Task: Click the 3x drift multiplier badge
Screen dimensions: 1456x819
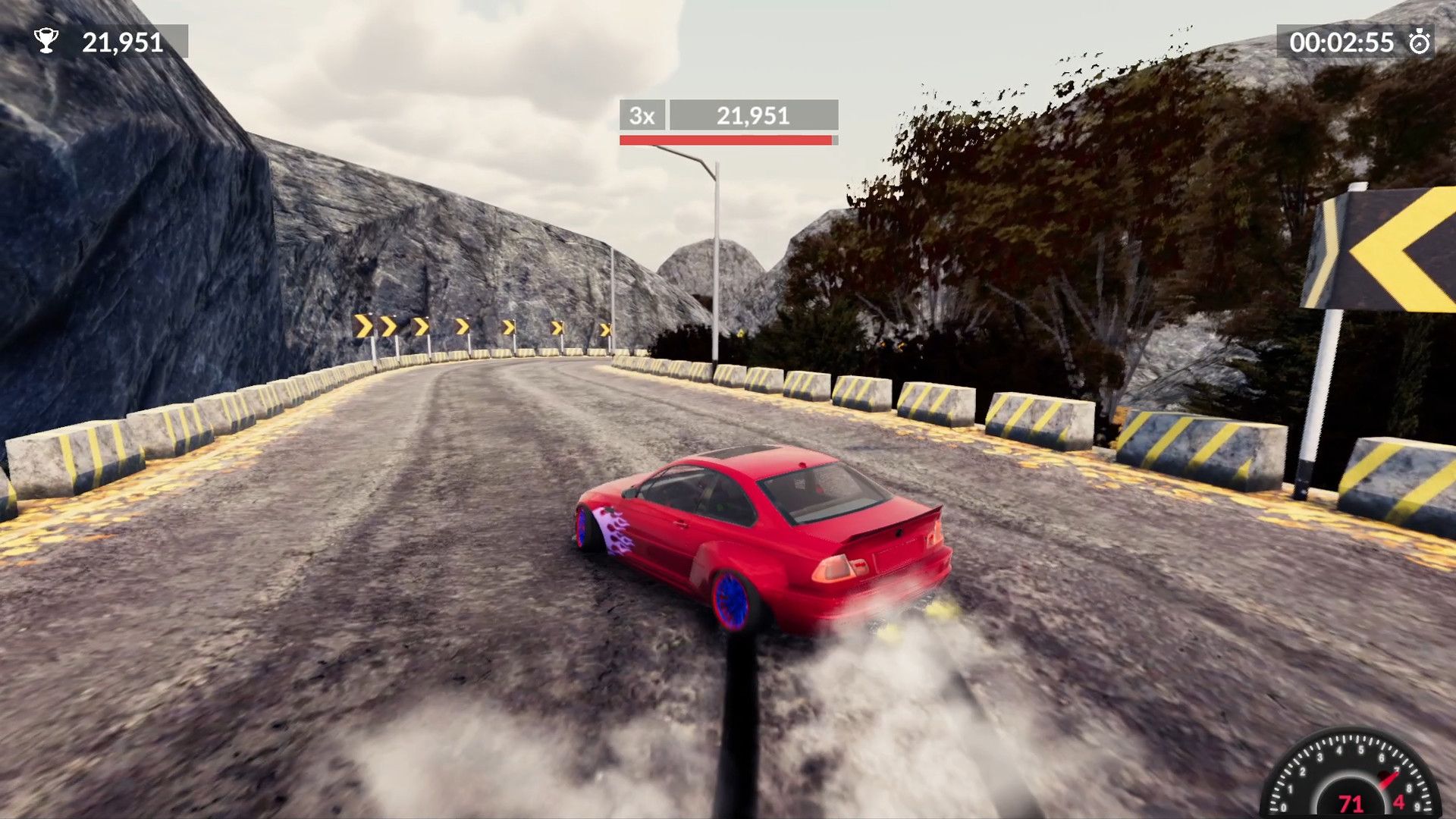Action: point(642,115)
